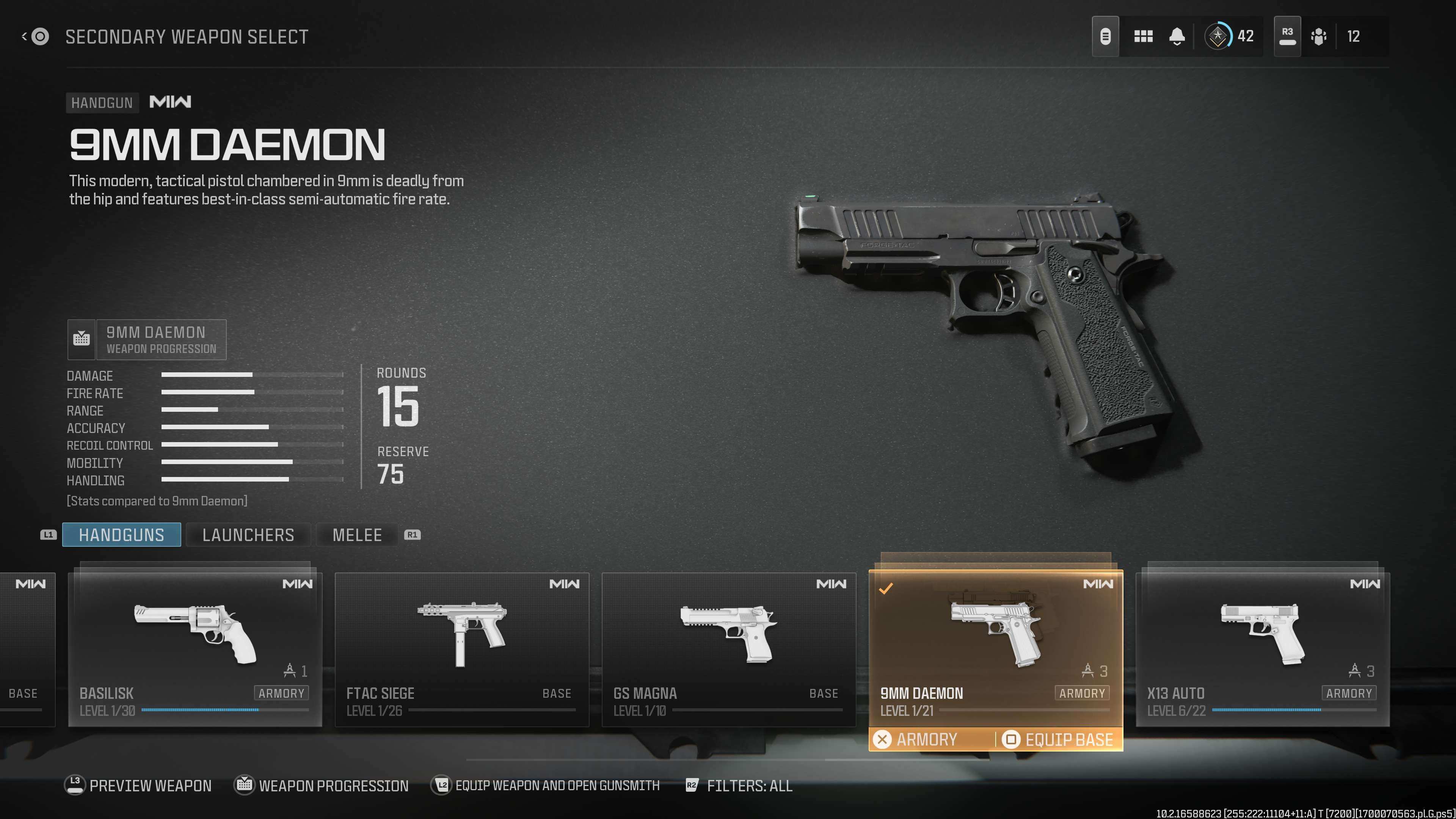Select the Handguns tab
Viewport: 1456px width, 819px height.
click(x=121, y=535)
